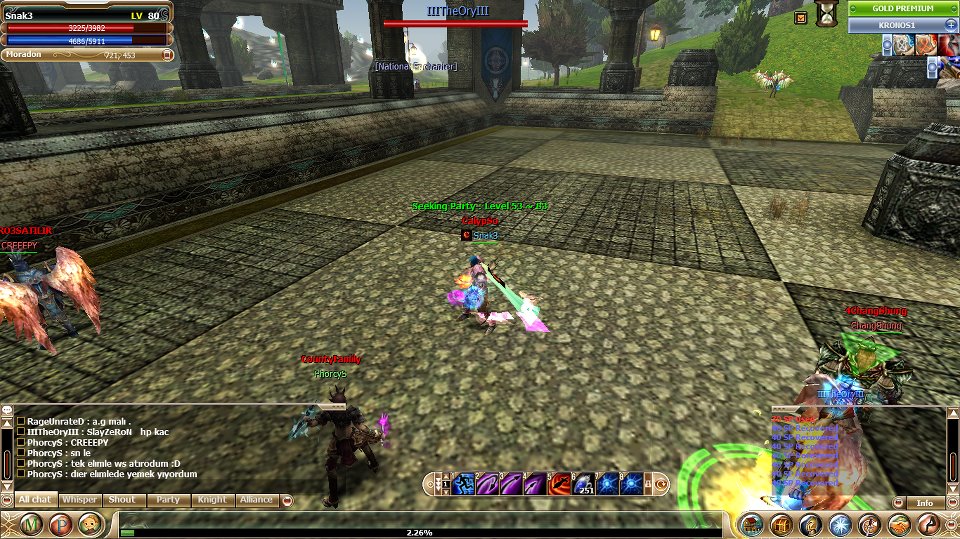960x539 pixels.
Task: Use the running figure sprint skill
Action: [x=462, y=484]
